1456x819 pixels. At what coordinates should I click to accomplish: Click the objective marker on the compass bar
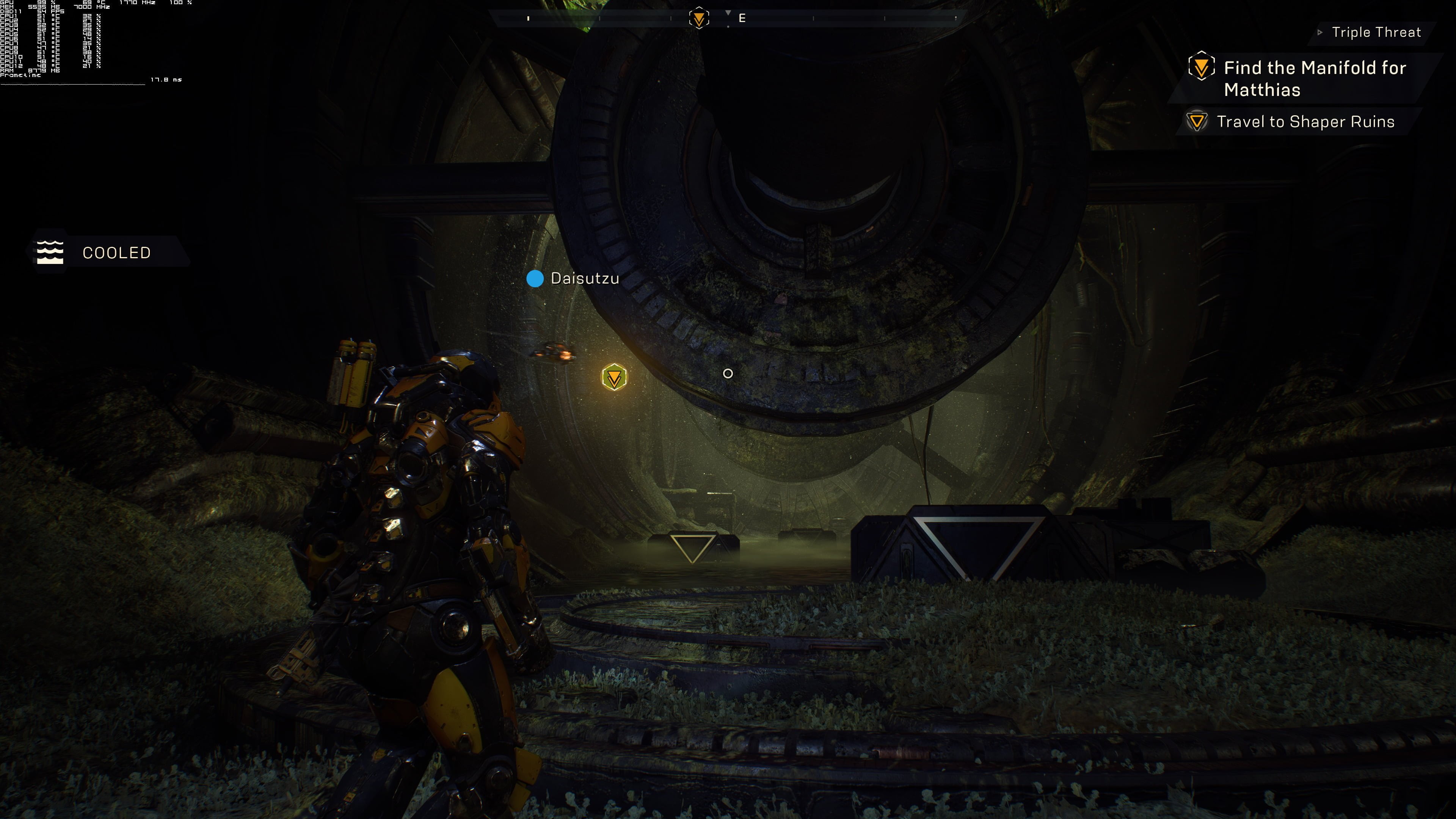pos(699,18)
